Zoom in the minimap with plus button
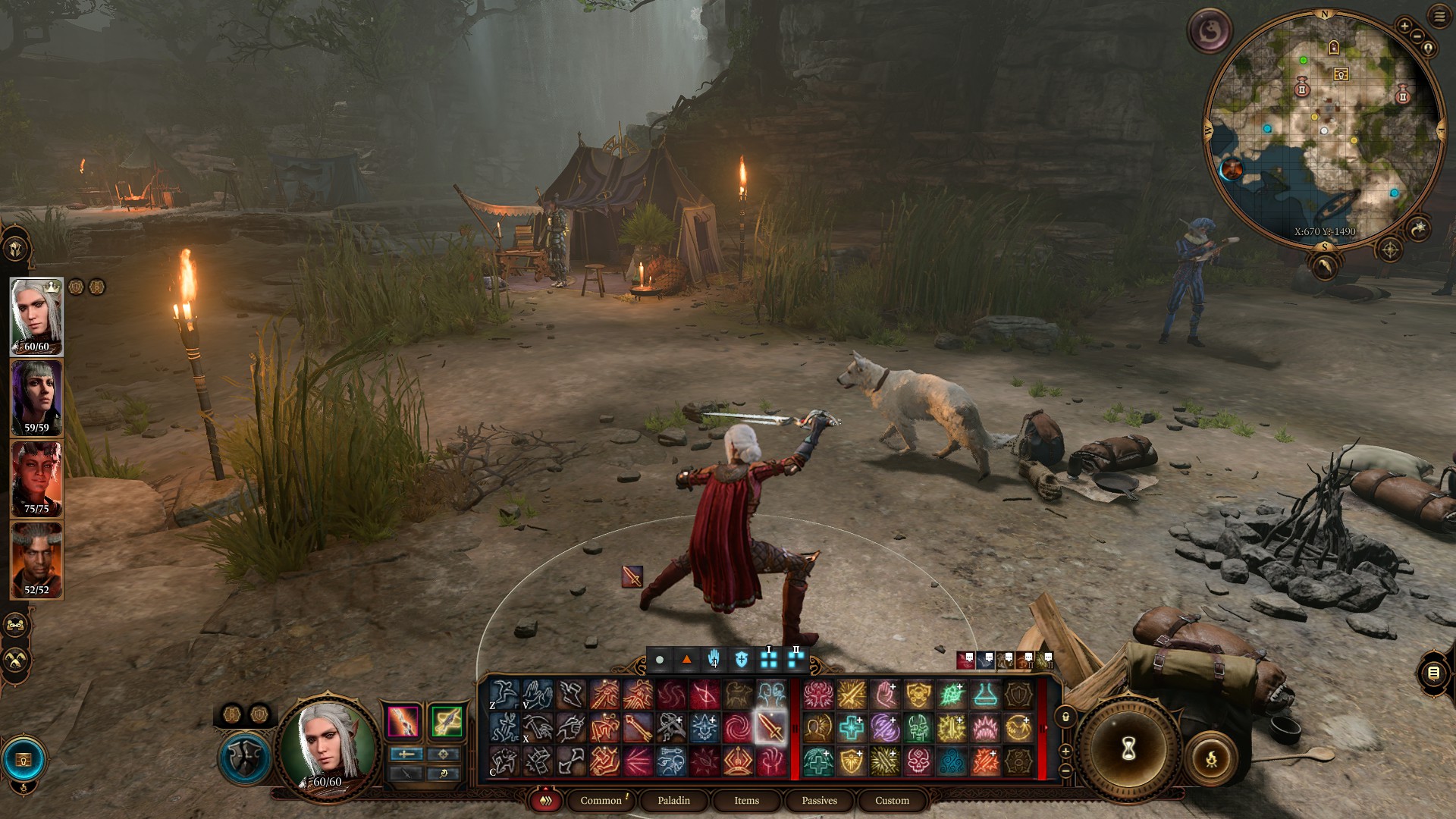Screen dimensions: 1456x819 pyautogui.click(x=1404, y=27)
